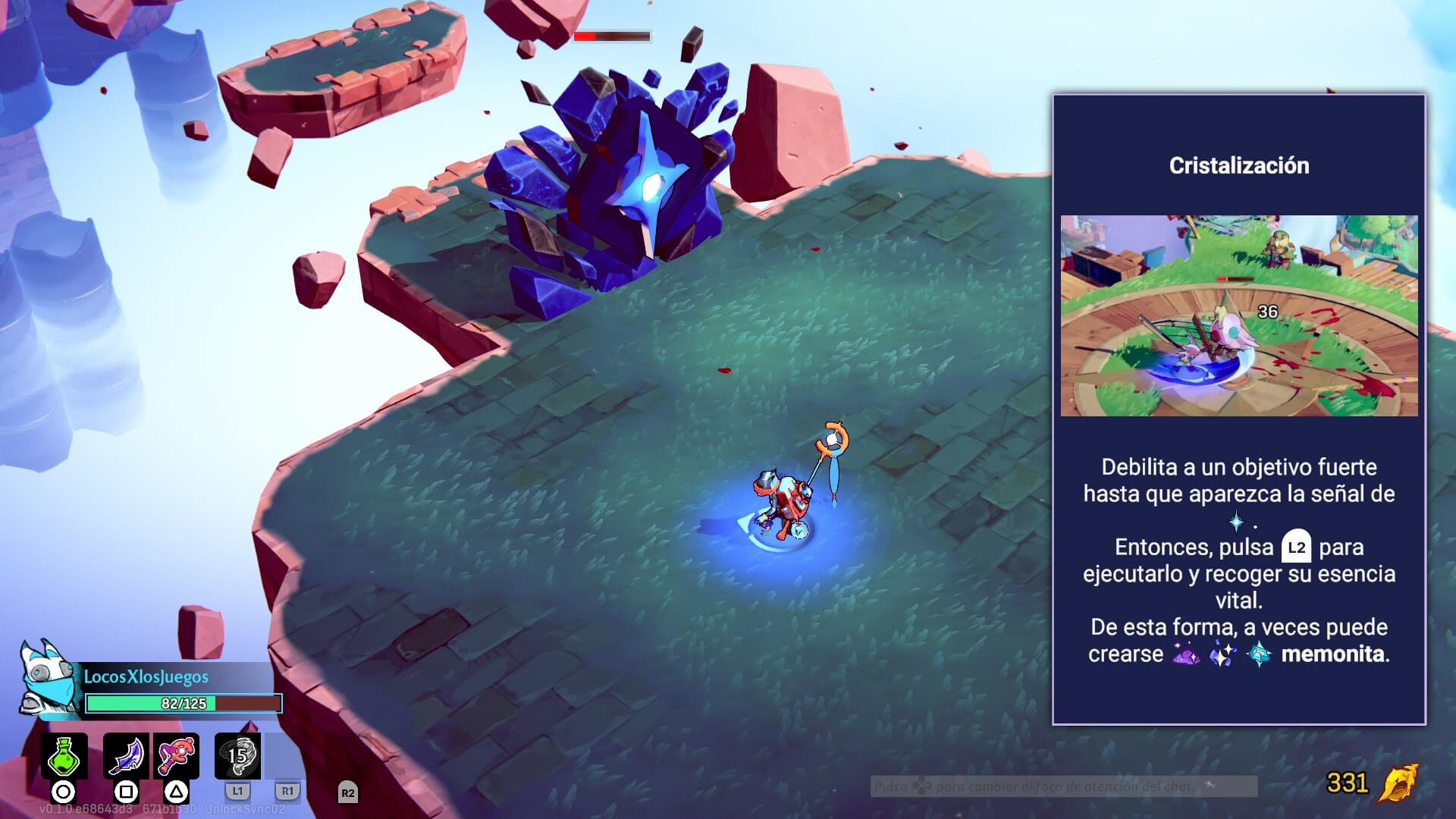This screenshot has height=819, width=1456.
Task: Activate the tornado ability on cooldown
Action: click(237, 755)
